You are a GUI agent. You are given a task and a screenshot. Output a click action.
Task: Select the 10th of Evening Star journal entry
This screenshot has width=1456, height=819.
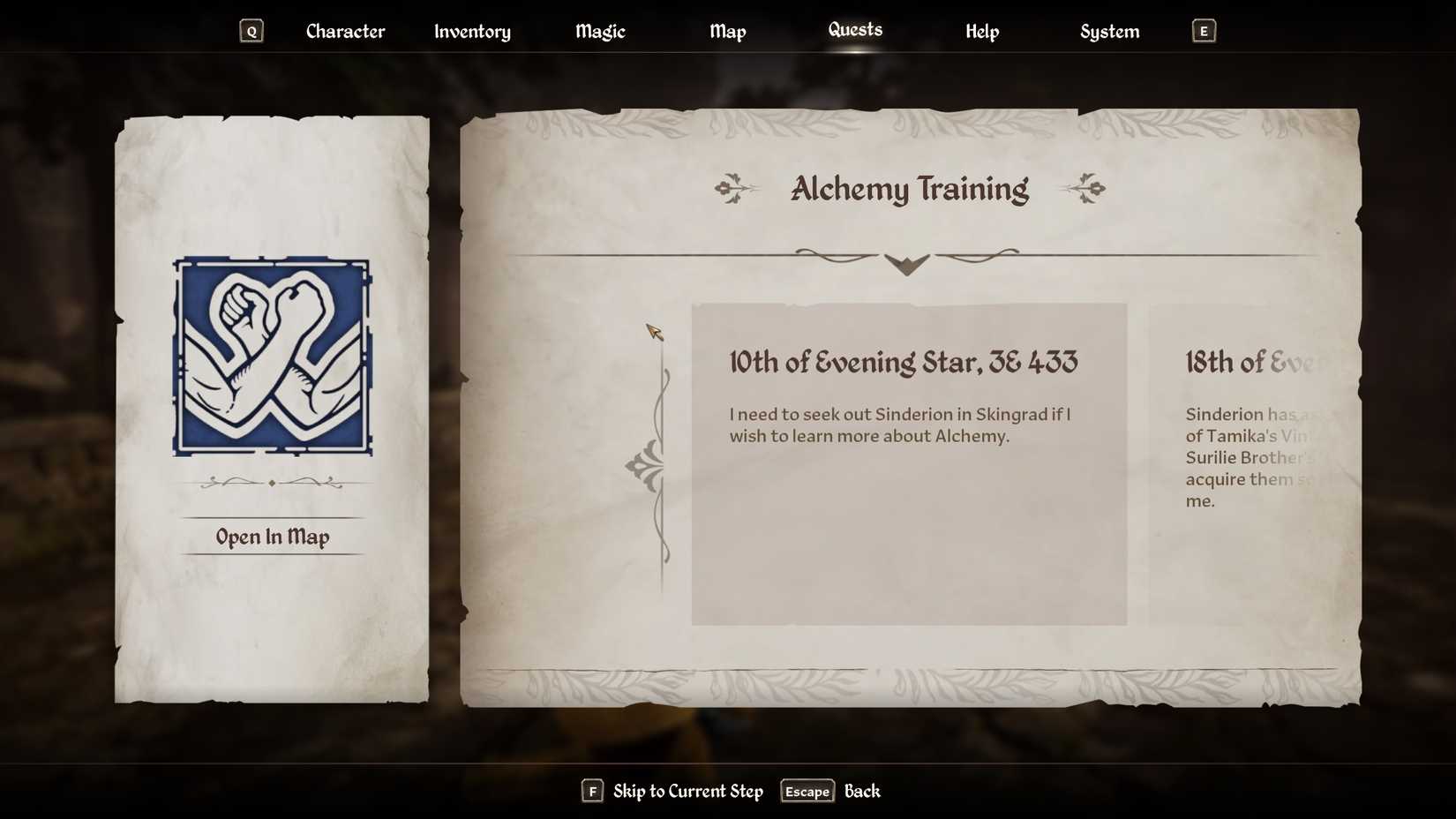(x=909, y=463)
